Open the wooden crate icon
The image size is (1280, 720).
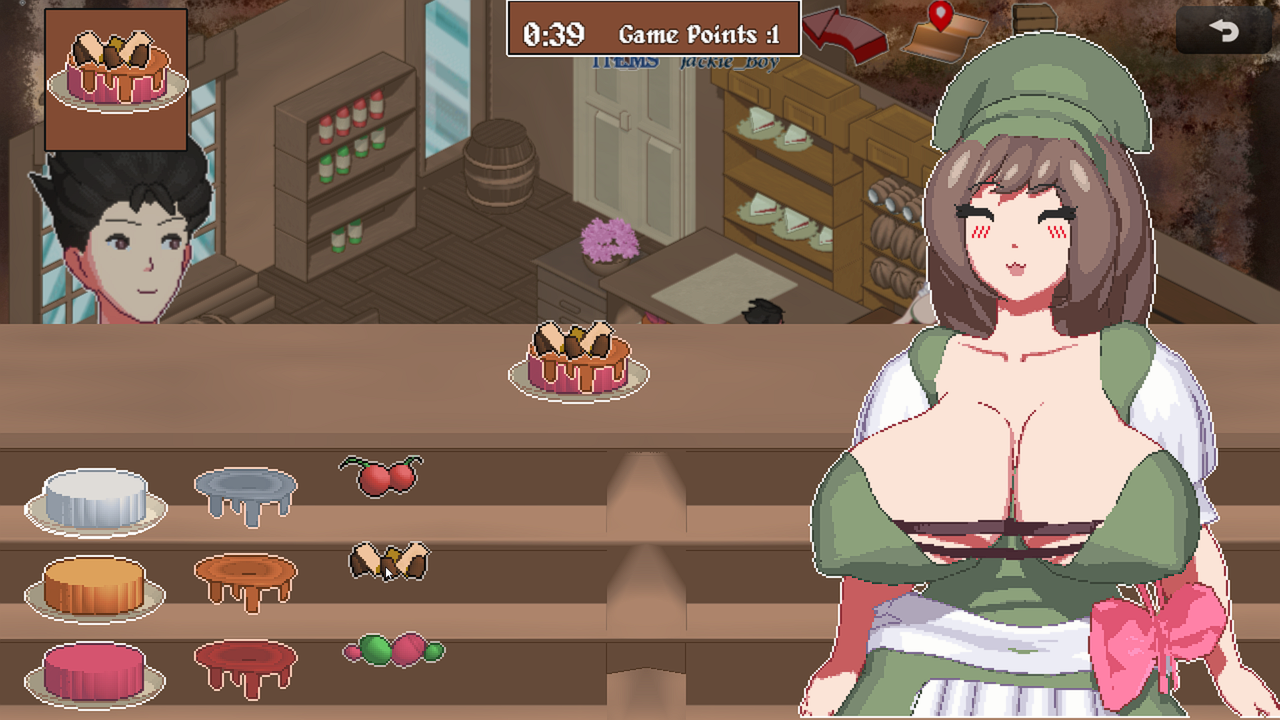(x=1035, y=18)
